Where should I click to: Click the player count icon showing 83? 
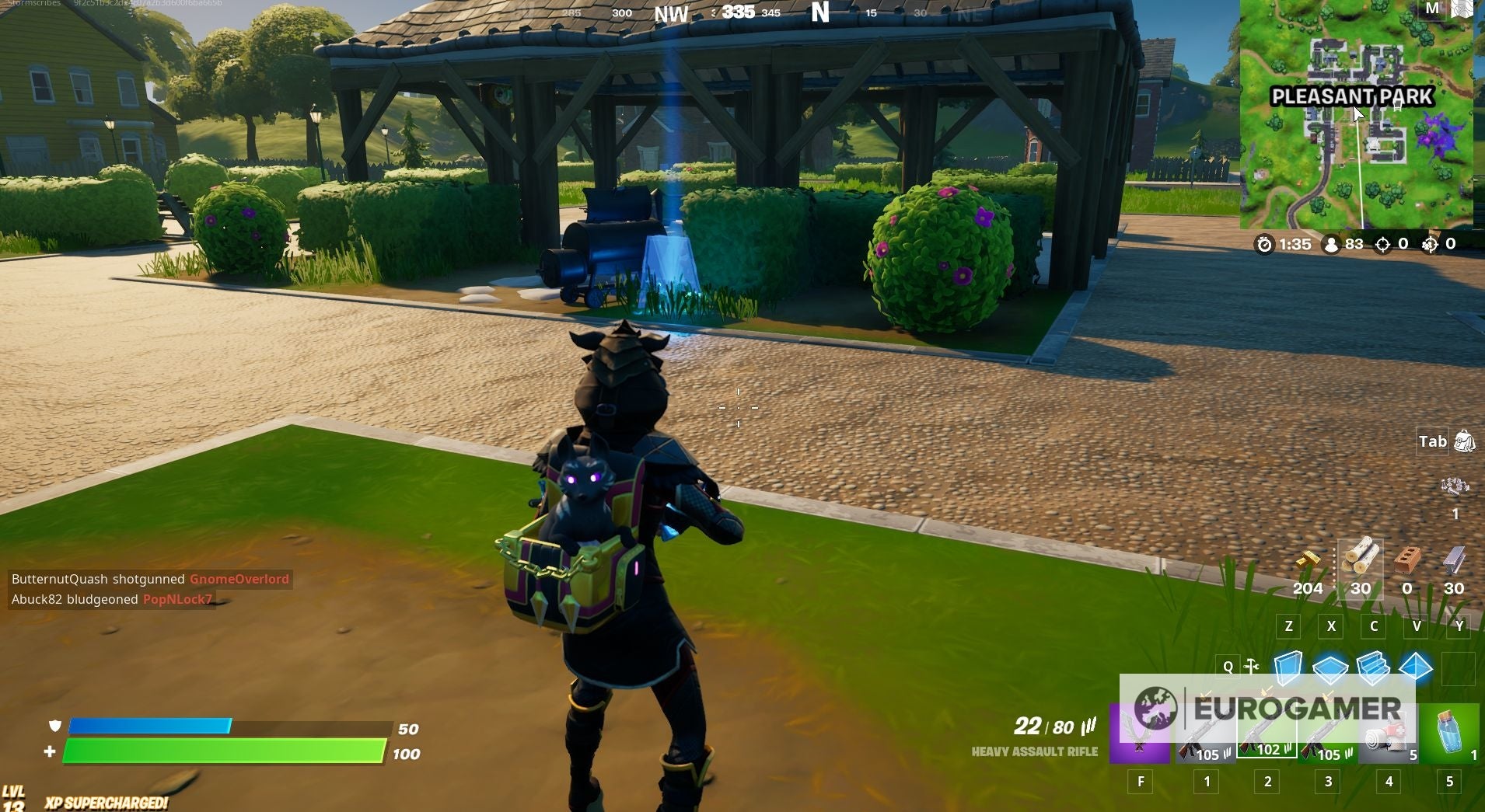click(x=1332, y=245)
